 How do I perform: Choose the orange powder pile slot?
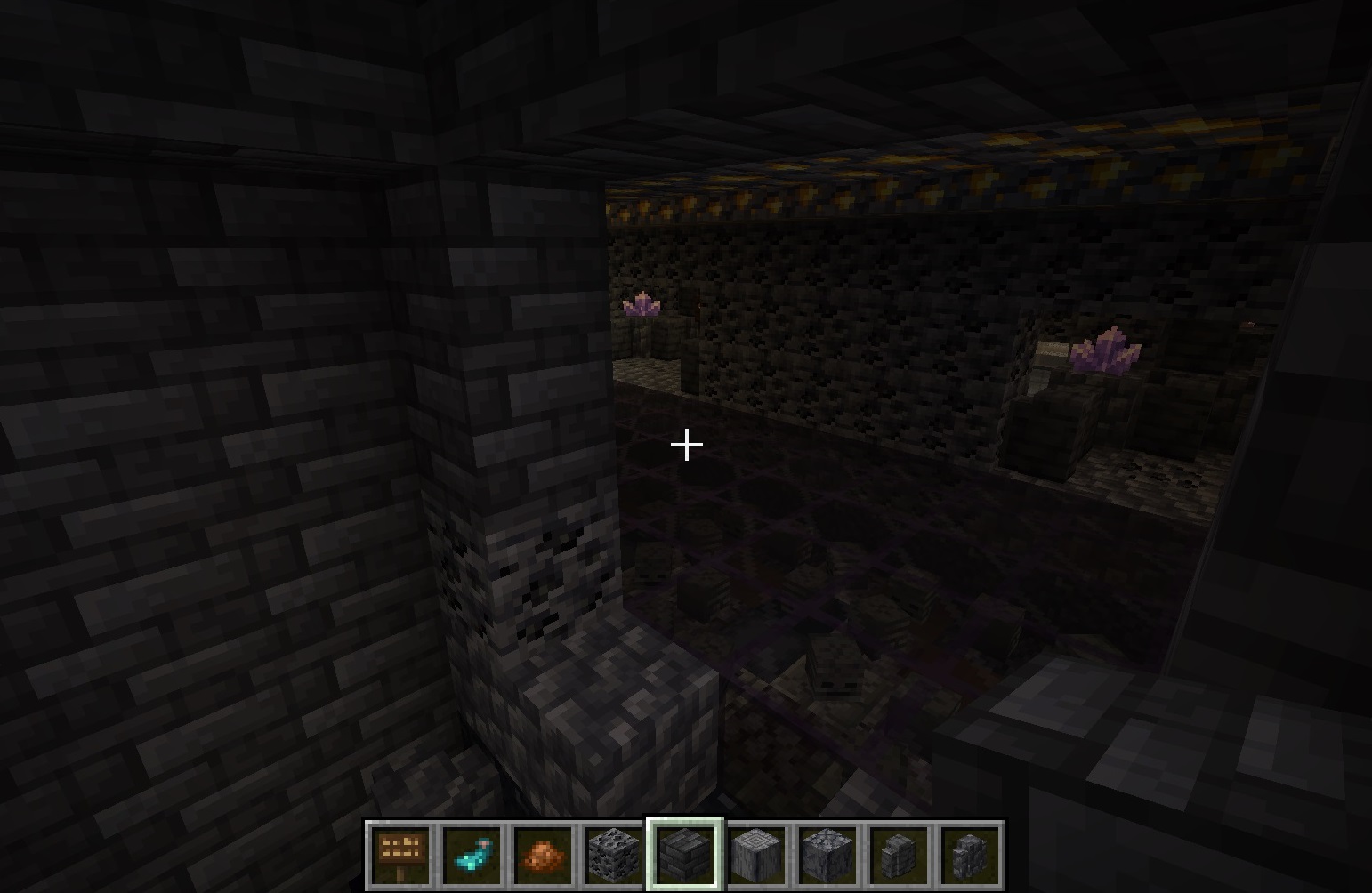(x=543, y=855)
